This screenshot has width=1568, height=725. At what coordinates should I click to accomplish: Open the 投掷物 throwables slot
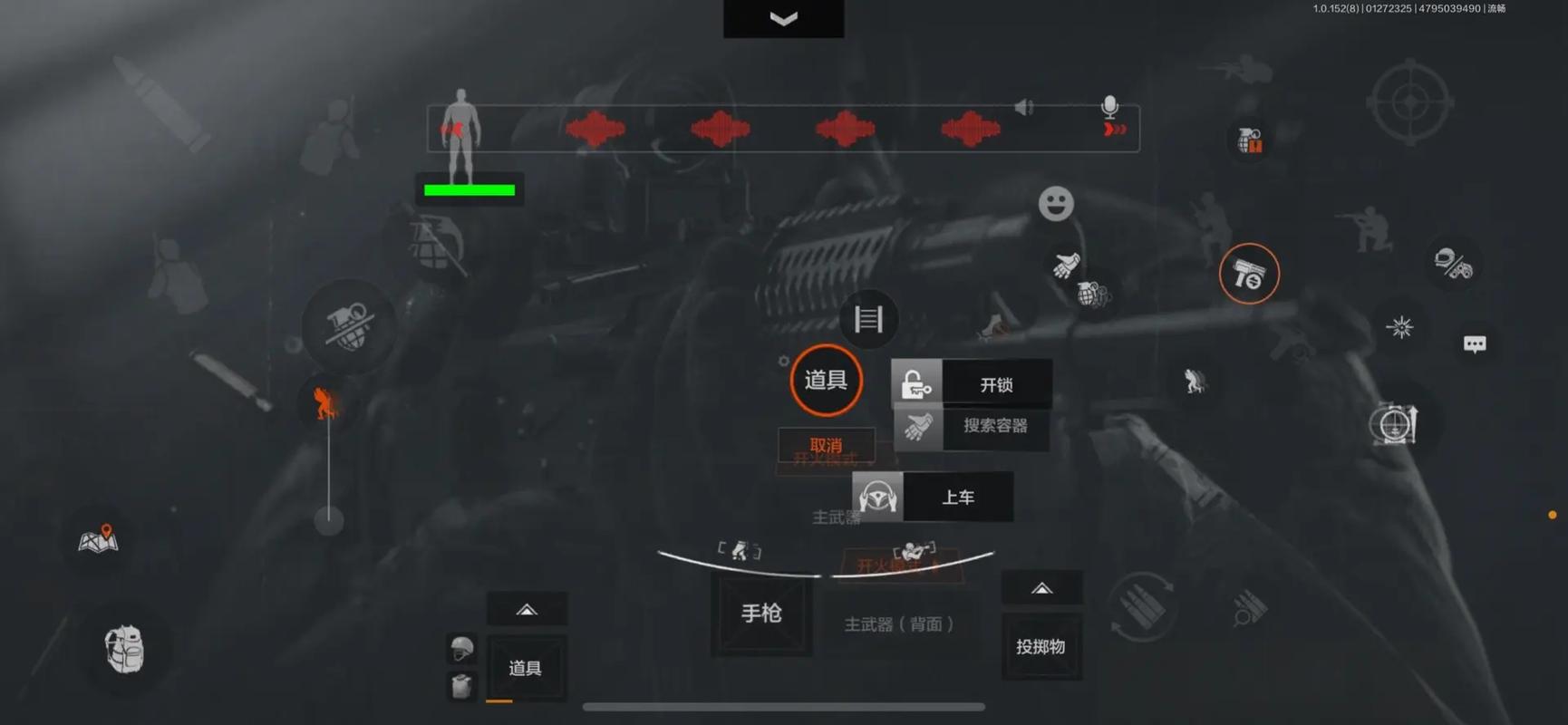tap(1040, 646)
